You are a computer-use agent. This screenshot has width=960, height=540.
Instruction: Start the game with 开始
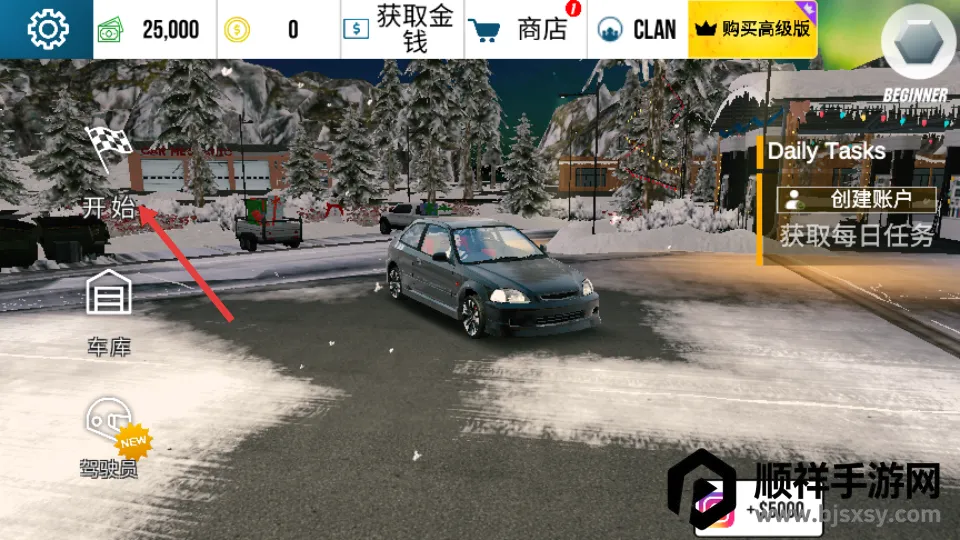point(109,175)
